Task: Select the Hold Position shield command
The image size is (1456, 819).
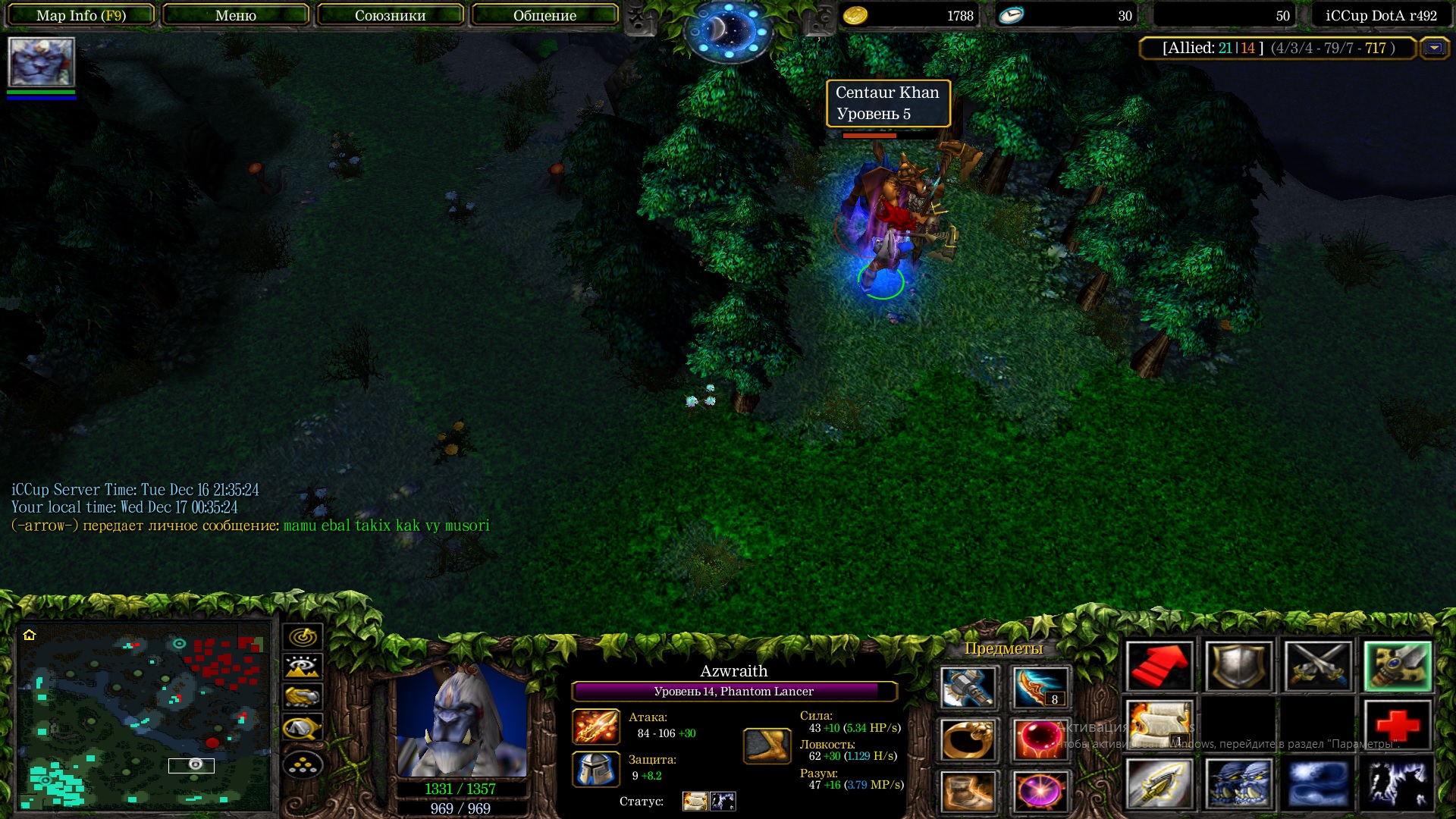Action: coord(1238,667)
